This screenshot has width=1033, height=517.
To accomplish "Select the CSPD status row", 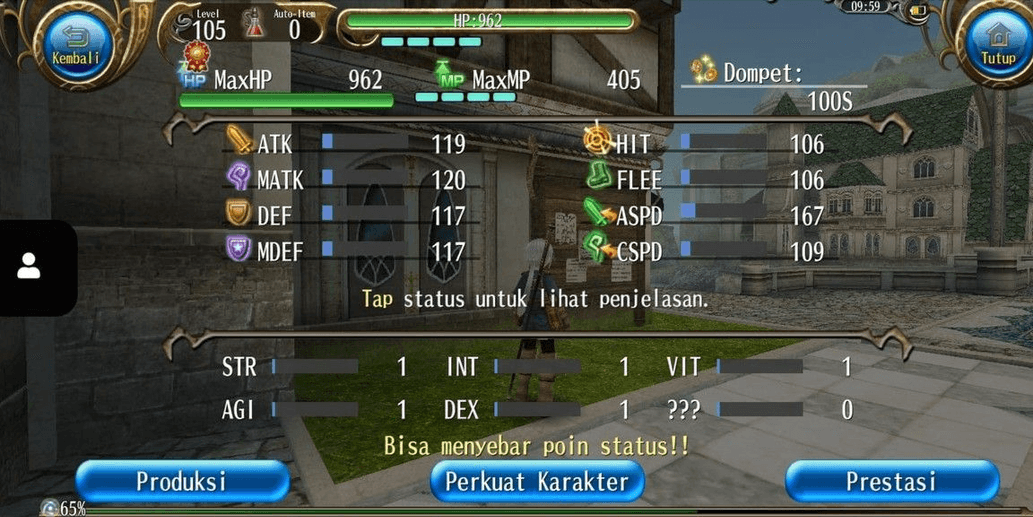I will pos(704,251).
